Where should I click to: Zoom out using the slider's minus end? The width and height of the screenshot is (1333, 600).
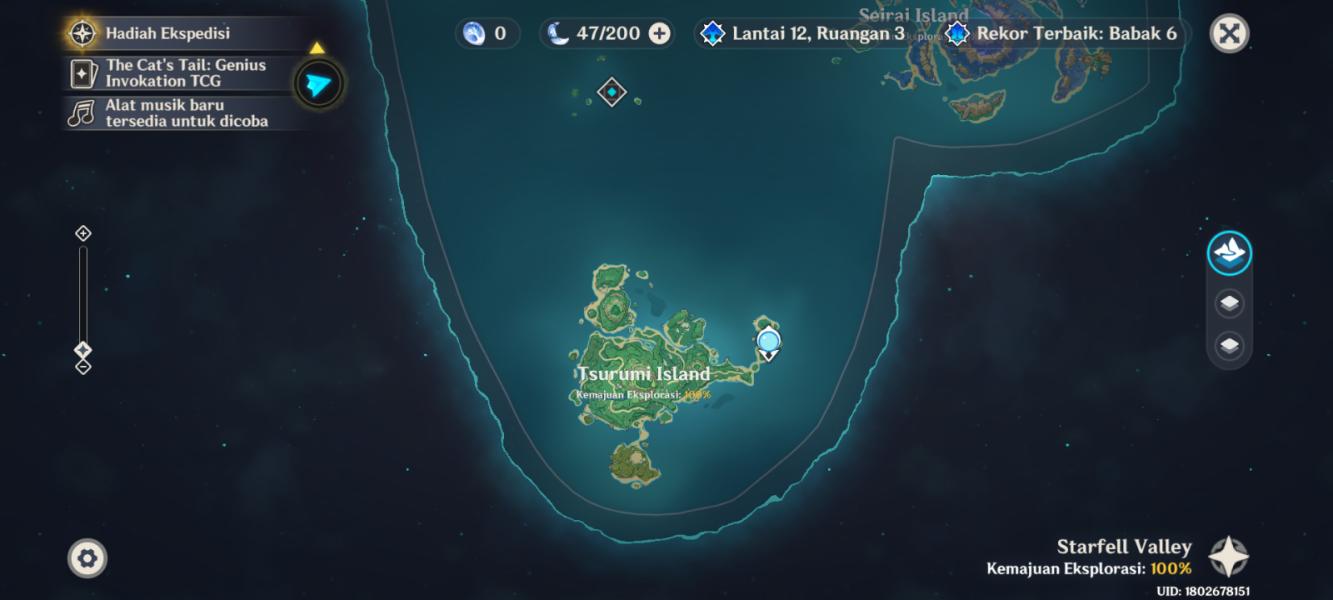point(83,367)
